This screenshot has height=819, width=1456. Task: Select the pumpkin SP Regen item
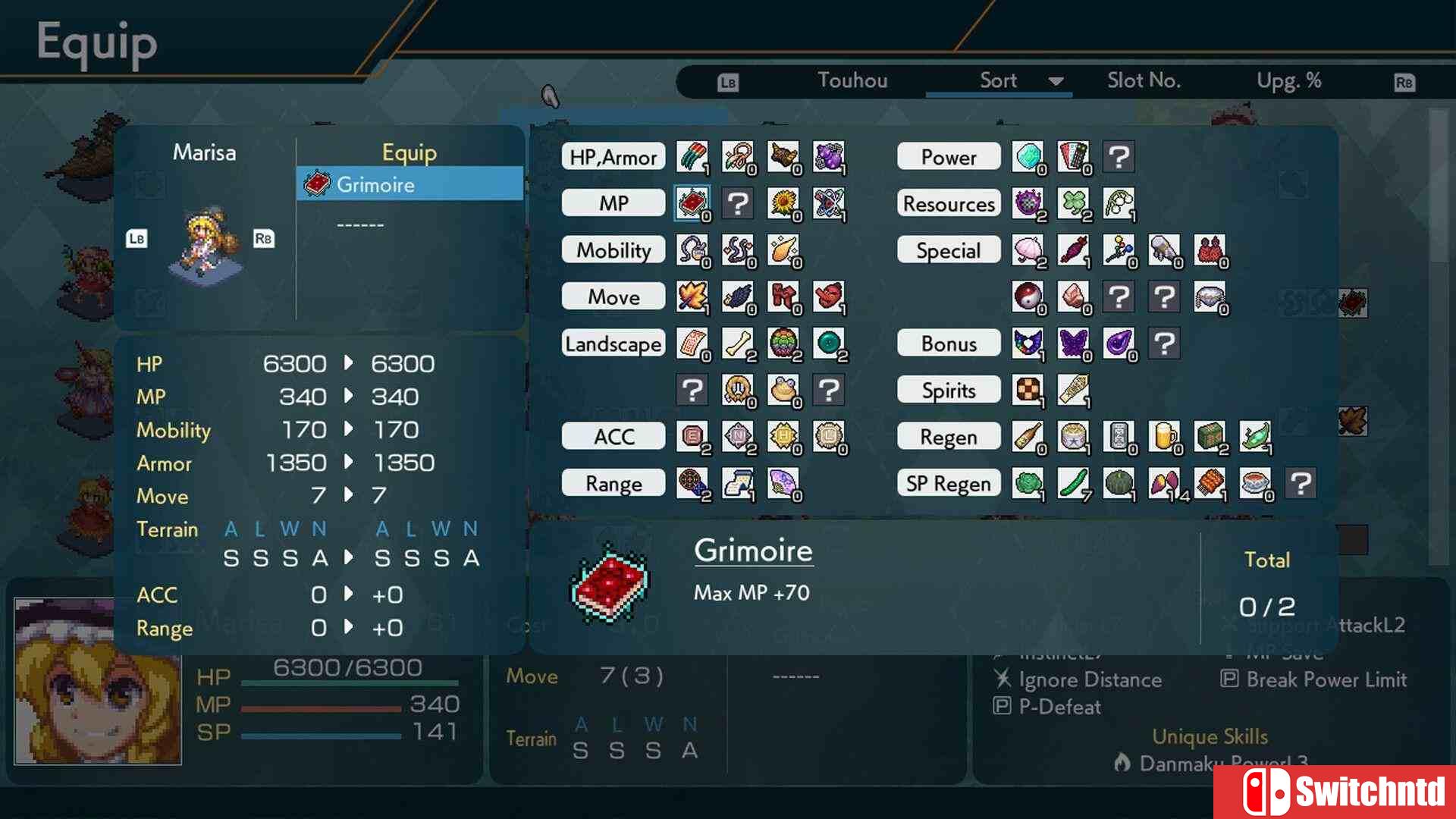tap(1118, 483)
